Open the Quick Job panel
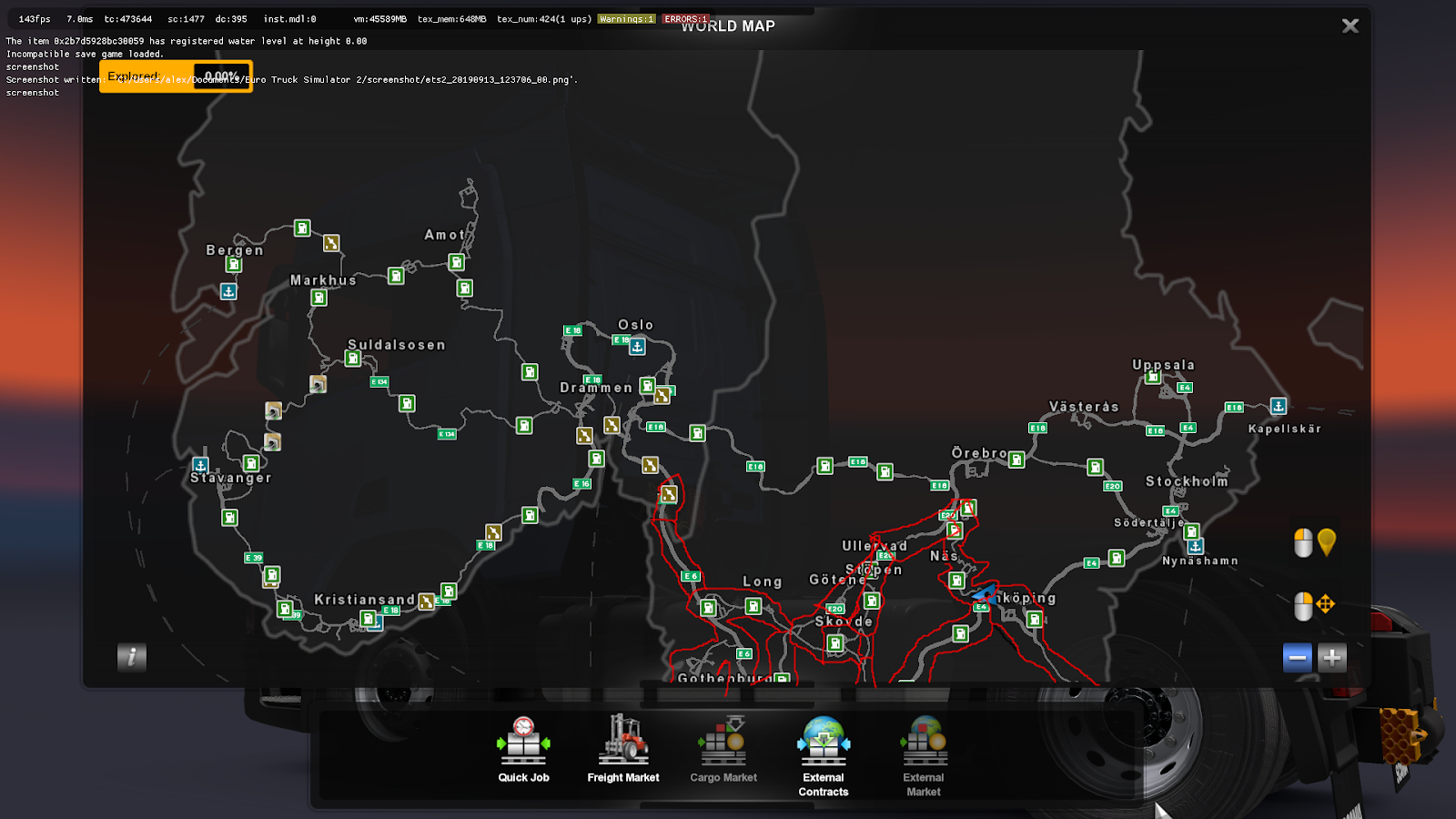This screenshot has width=1456, height=819. coord(523,746)
